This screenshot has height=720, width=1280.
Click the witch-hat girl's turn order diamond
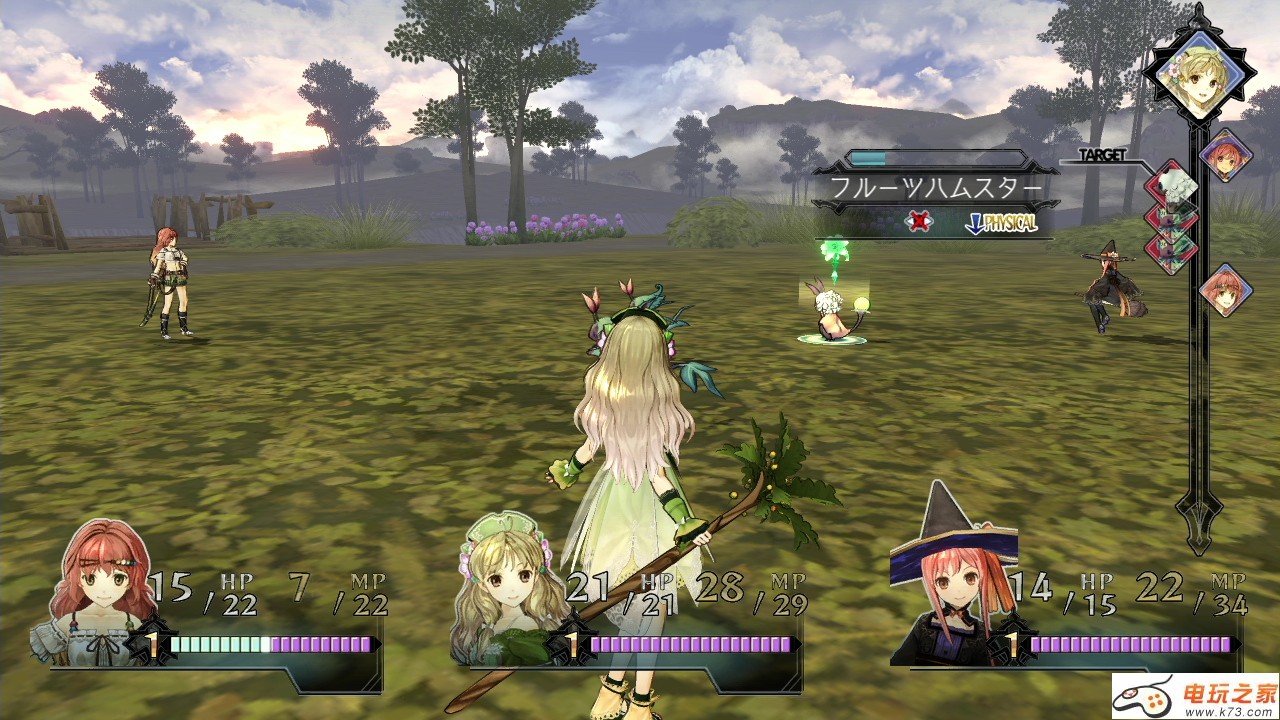[1224, 154]
